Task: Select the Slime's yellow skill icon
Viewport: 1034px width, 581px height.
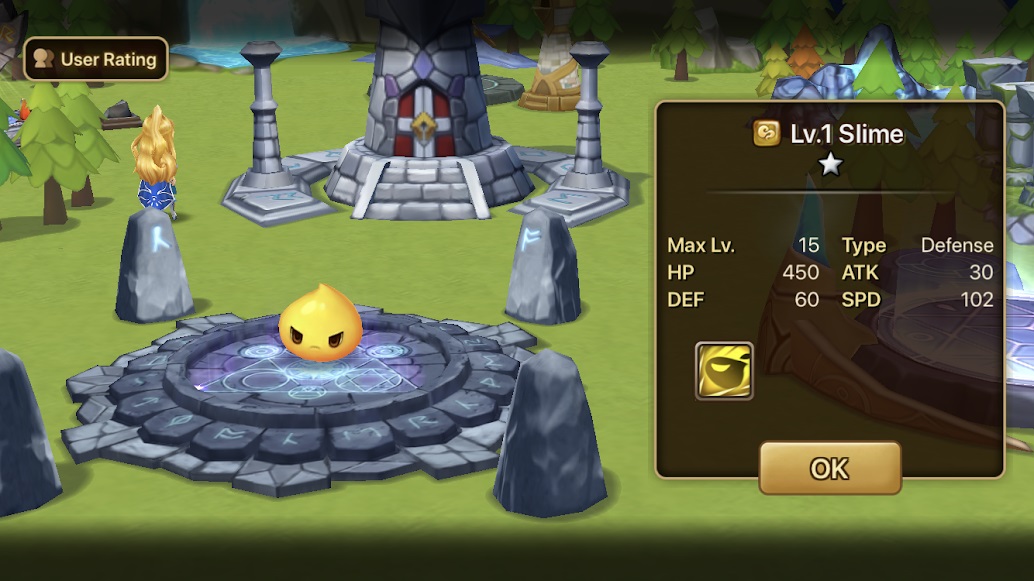Action: coord(724,370)
